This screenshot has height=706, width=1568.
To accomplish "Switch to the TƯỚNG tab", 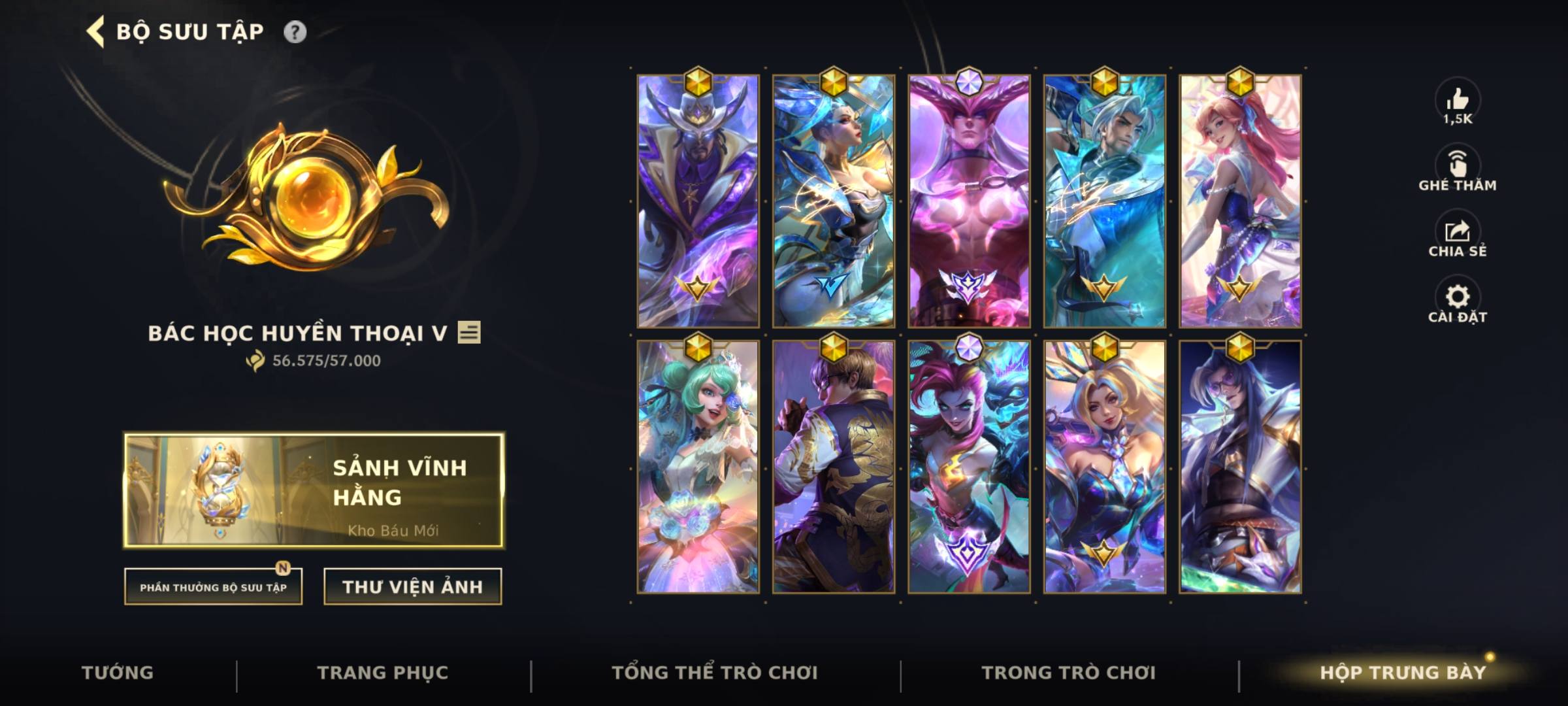I will pyautogui.click(x=118, y=671).
